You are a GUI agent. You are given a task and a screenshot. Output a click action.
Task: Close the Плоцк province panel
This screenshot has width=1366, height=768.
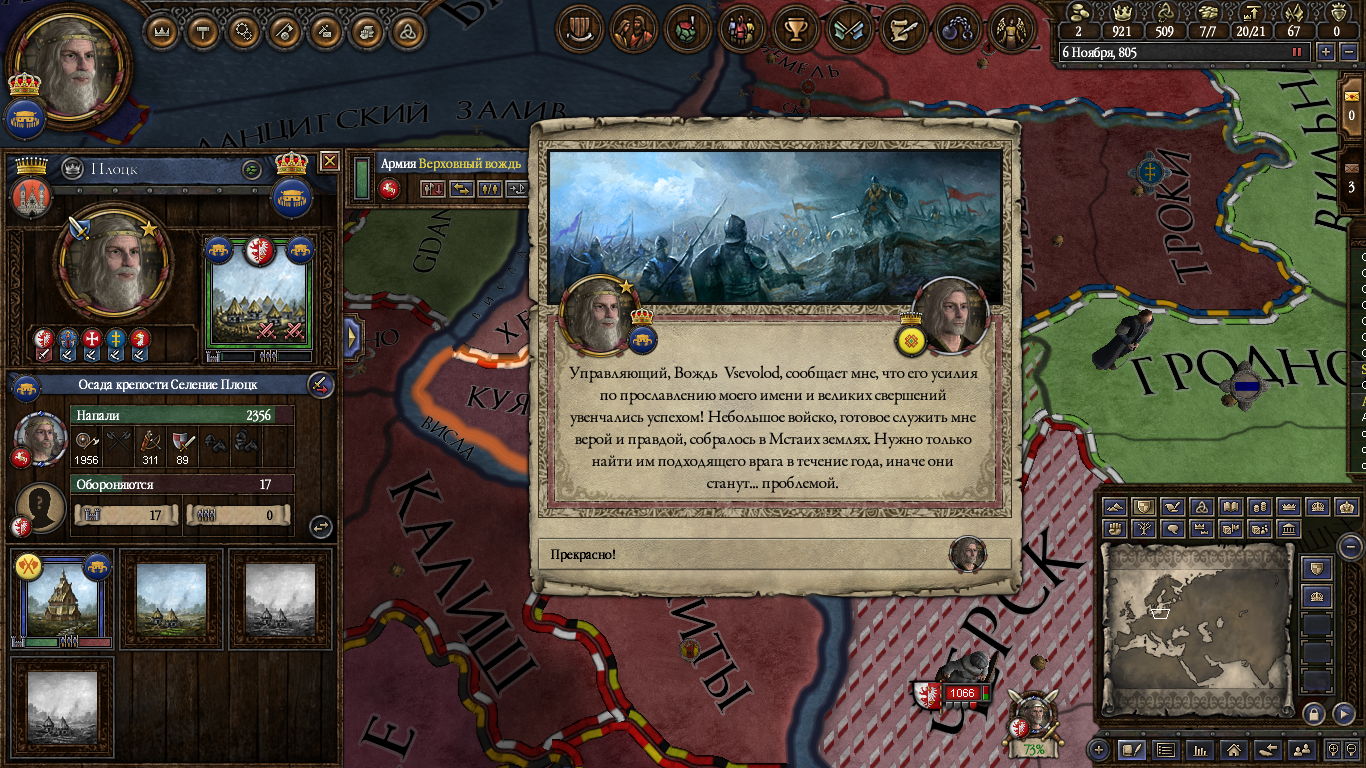329,161
